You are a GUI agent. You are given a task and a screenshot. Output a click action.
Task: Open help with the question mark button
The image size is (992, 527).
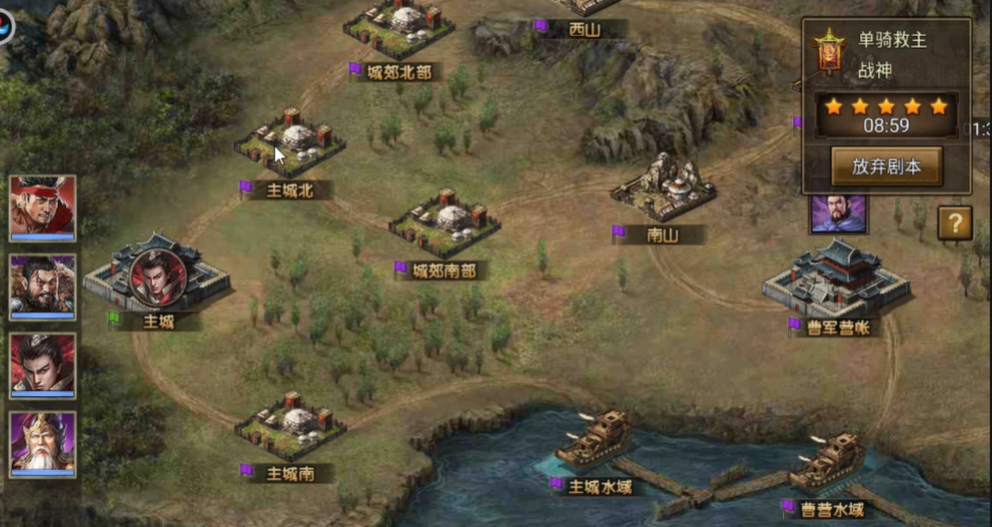(954, 223)
